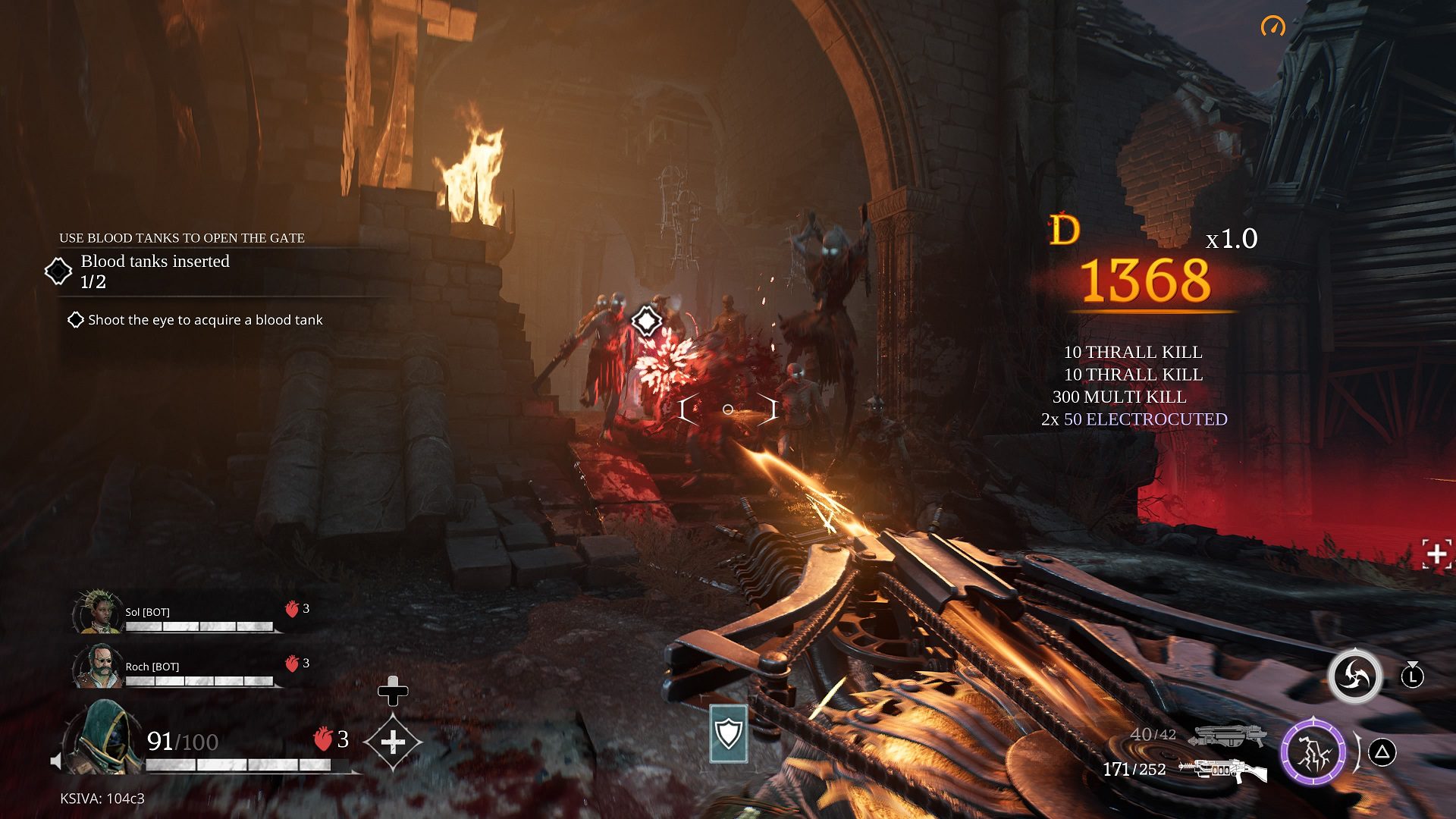Image resolution: width=1456 pixels, height=819 pixels.
Task: Click the diamond objective waypoint marker
Action: (x=647, y=322)
